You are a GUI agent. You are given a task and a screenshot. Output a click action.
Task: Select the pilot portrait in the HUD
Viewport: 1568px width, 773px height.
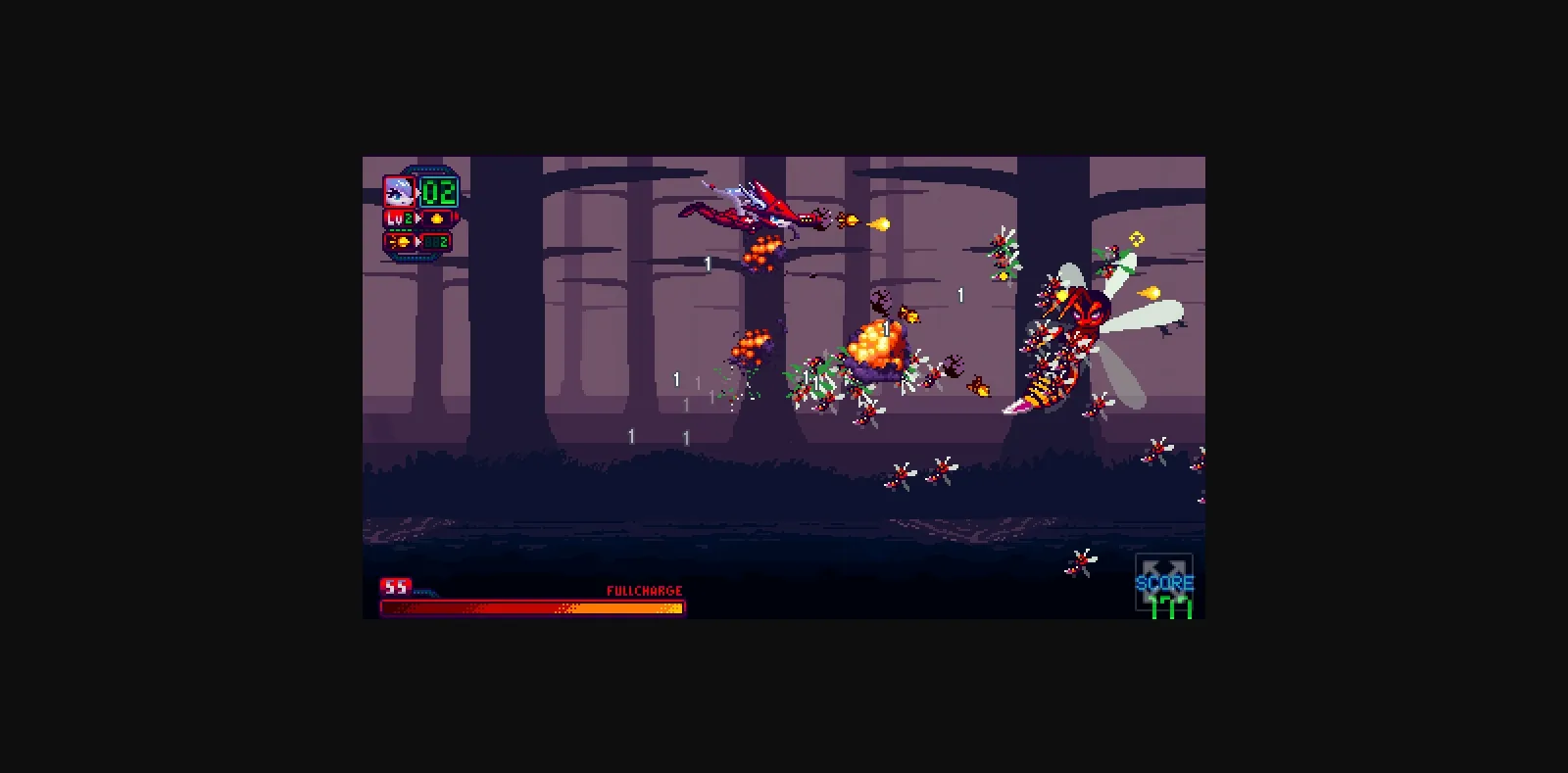400,192
